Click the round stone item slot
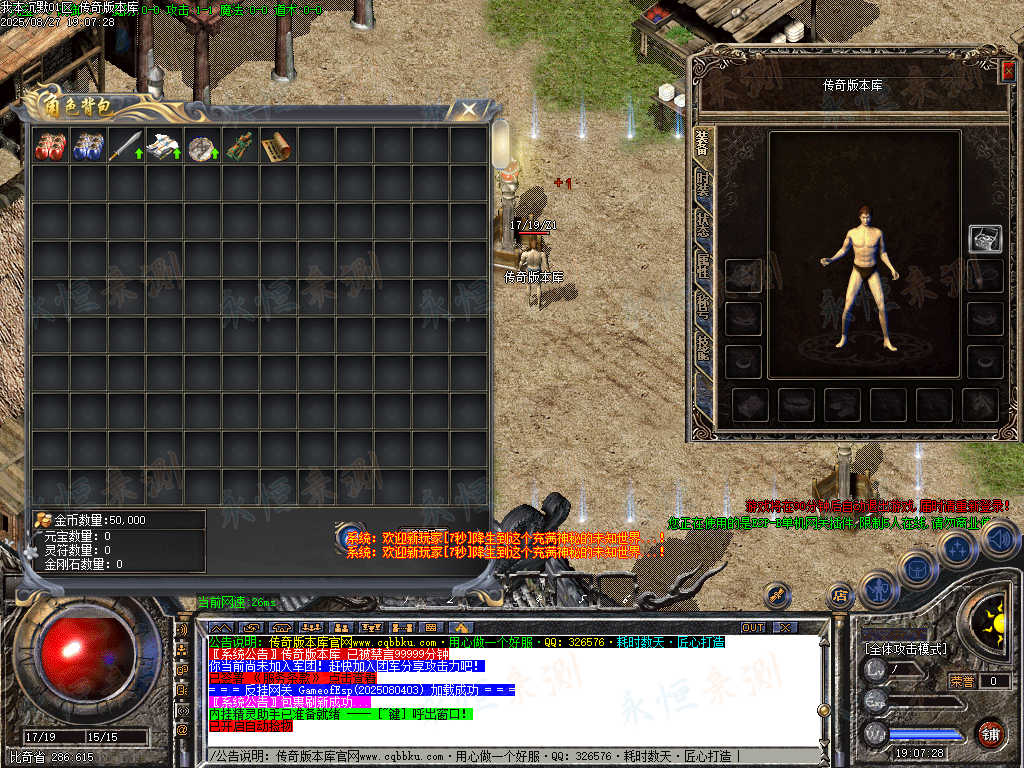 coord(202,147)
